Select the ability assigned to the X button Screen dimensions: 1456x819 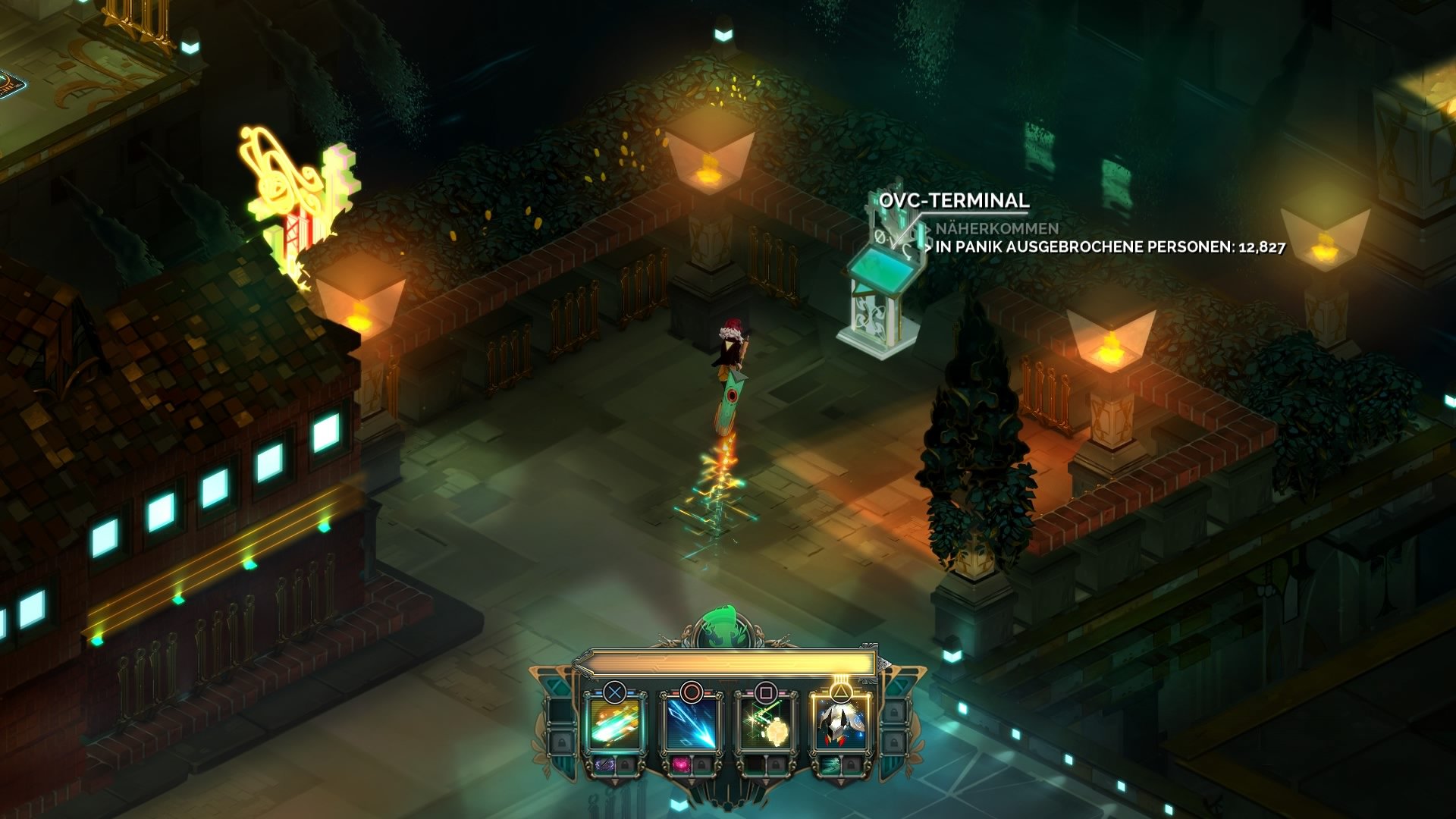[613, 723]
